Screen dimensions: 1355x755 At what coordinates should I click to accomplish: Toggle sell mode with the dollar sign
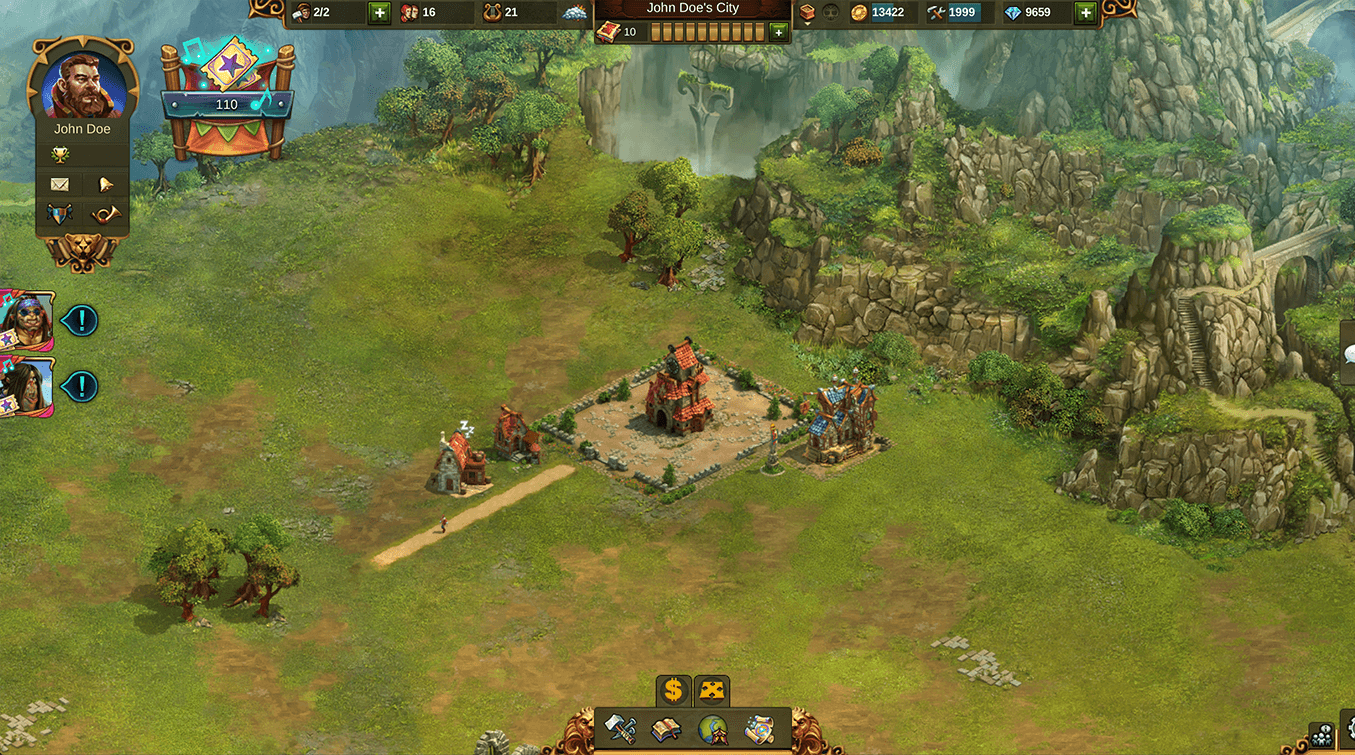673,690
